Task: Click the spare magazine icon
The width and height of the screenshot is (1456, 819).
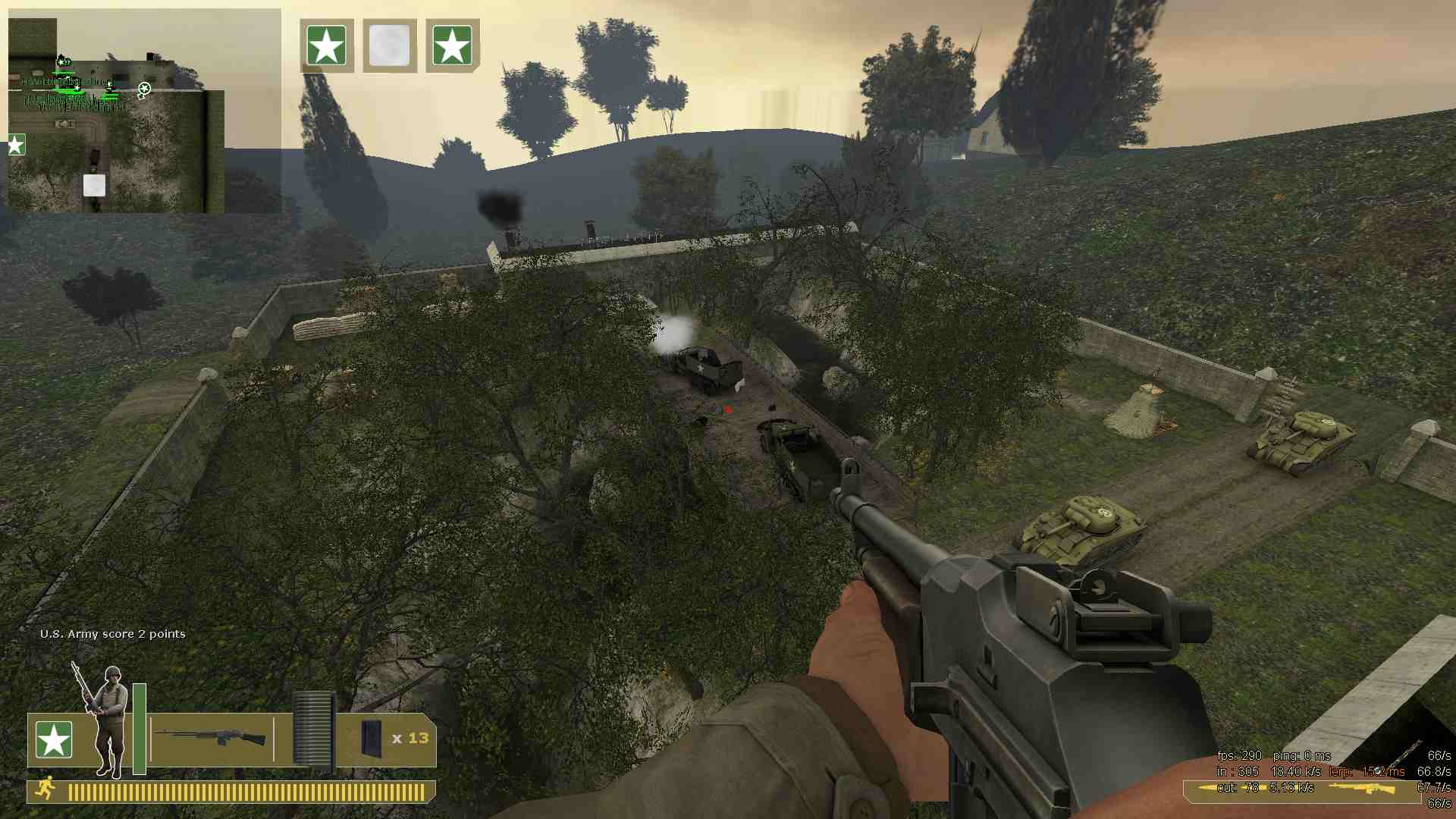Action: 372,738
